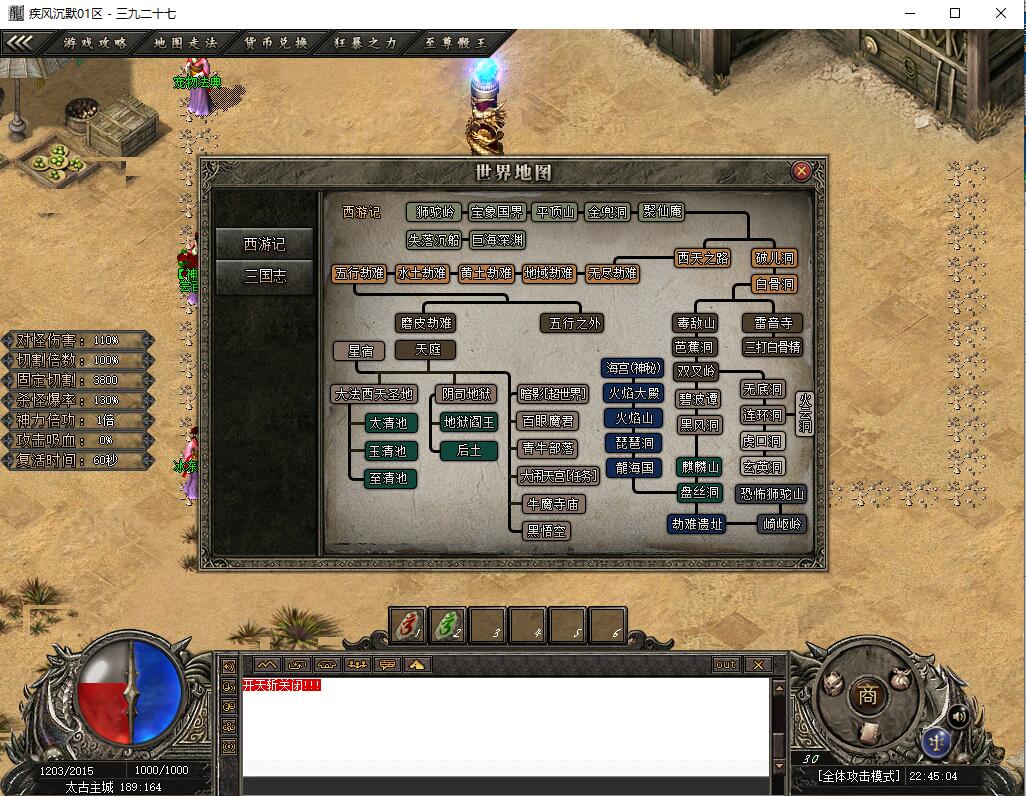1026x796 pixels.
Task: Pick the 黑悟空 map node
Action: coord(547,531)
